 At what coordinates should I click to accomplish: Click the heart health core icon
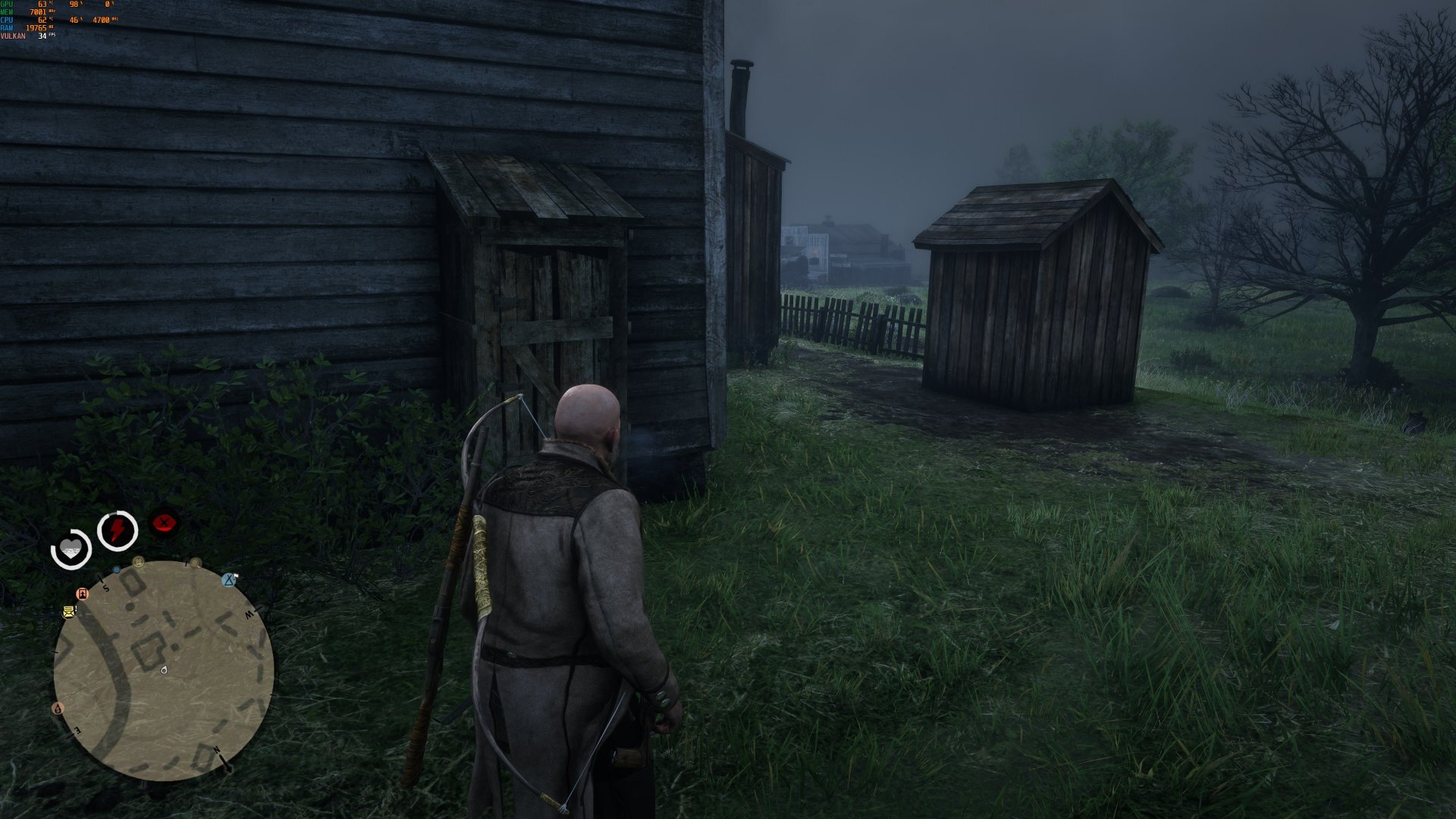tap(71, 549)
